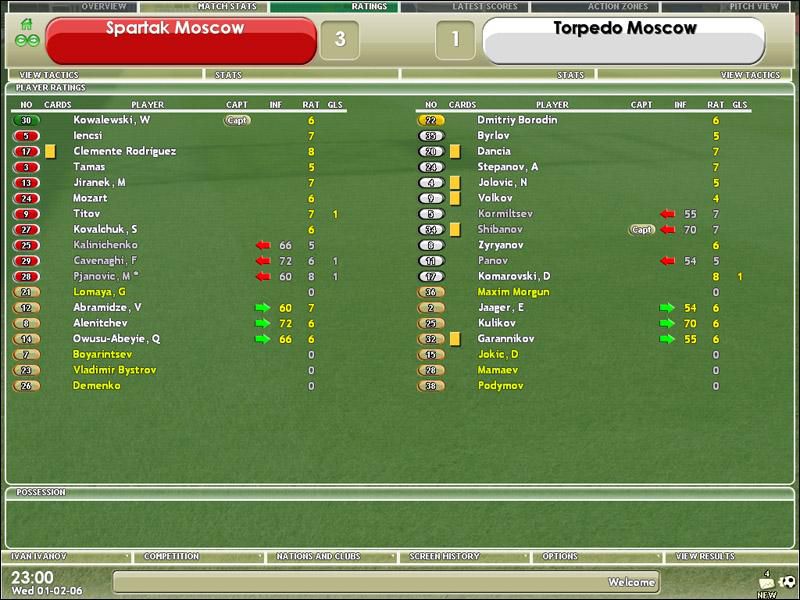Select the Torpedo Moscow team name banner
This screenshot has width=800, height=600.
click(x=624, y=40)
